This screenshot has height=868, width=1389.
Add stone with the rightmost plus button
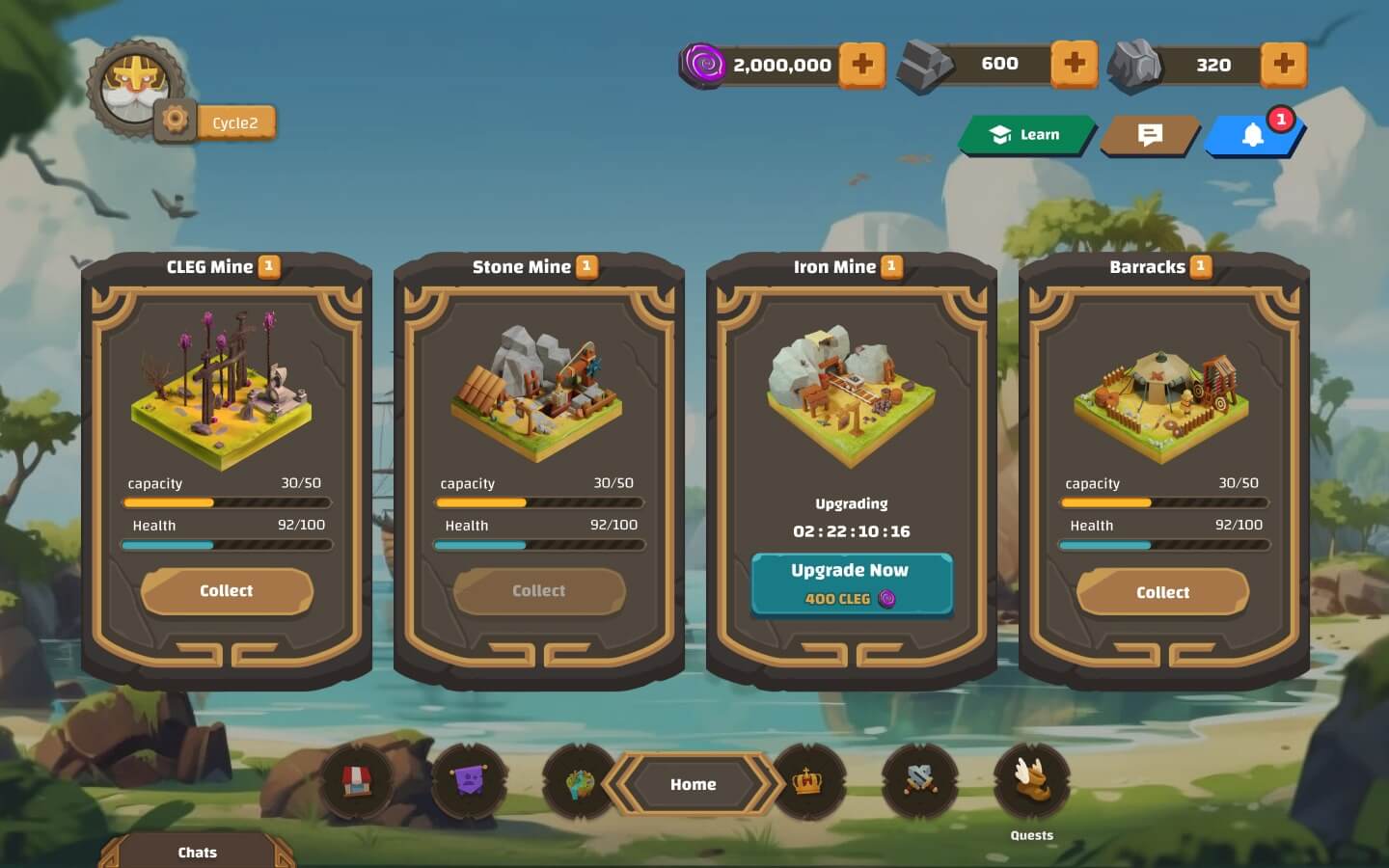[x=1284, y=64]
